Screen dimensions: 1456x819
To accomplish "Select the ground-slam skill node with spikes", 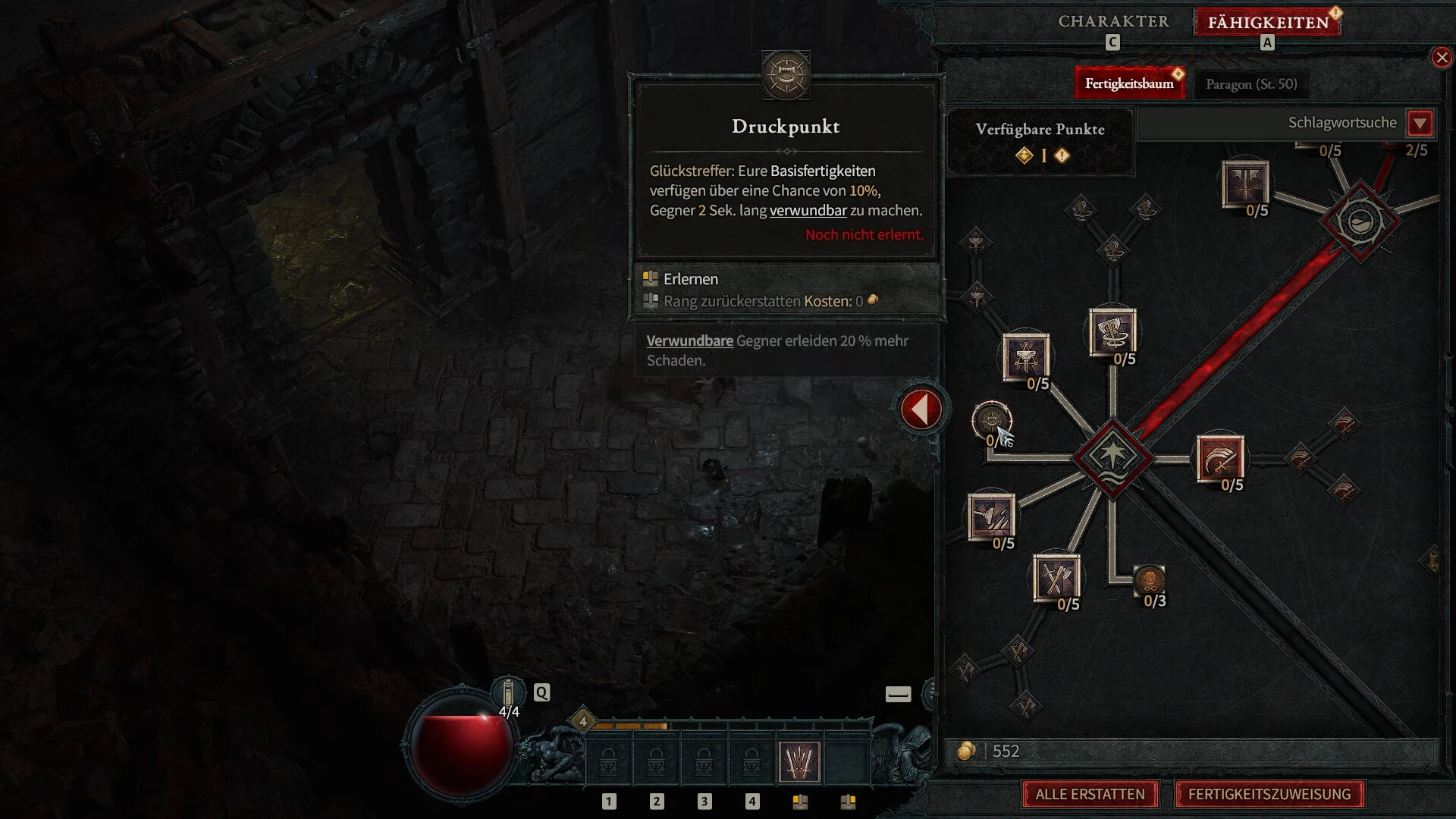I will (x=990, y=516).
